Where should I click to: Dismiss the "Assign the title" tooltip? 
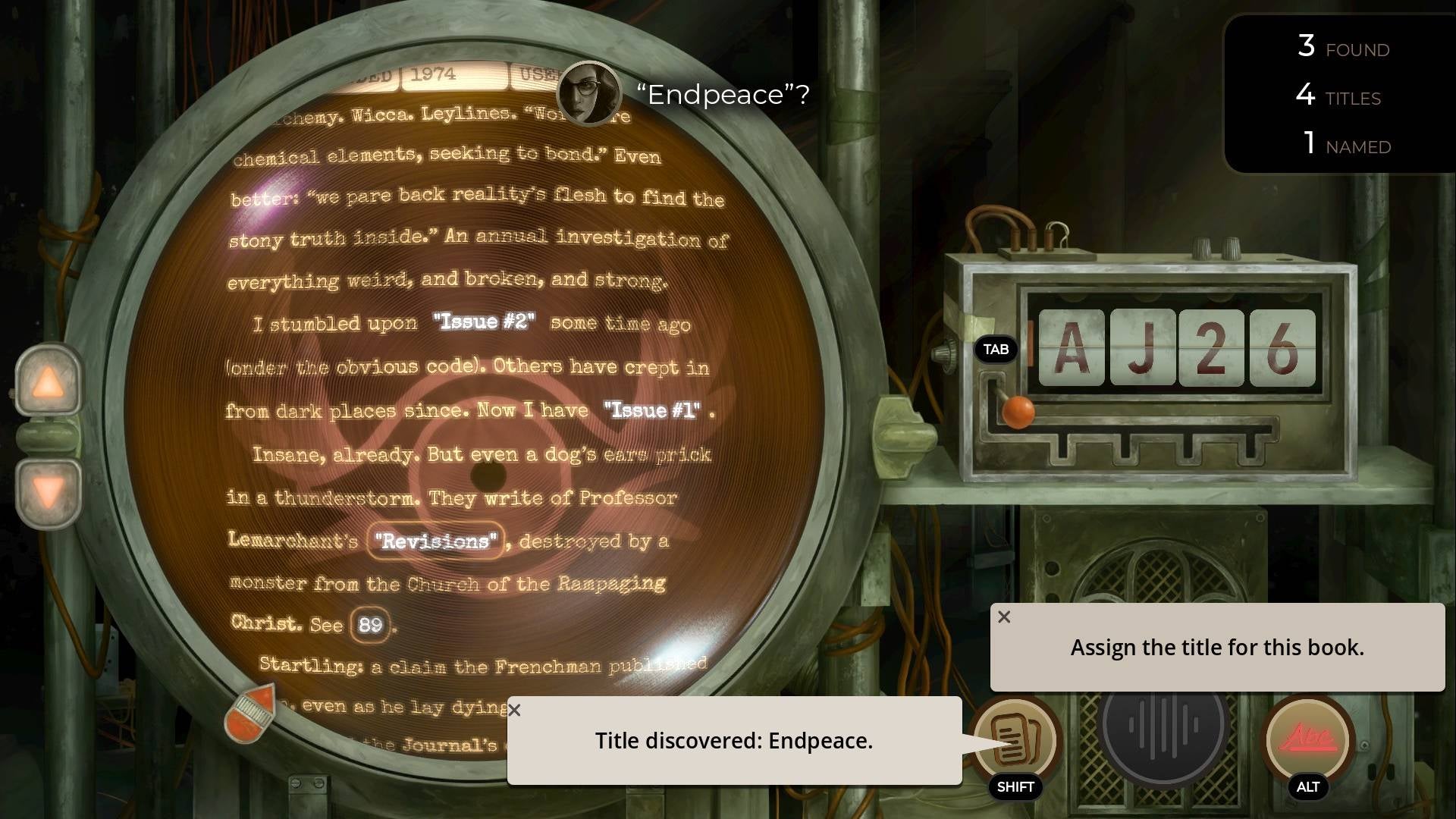1004,617
